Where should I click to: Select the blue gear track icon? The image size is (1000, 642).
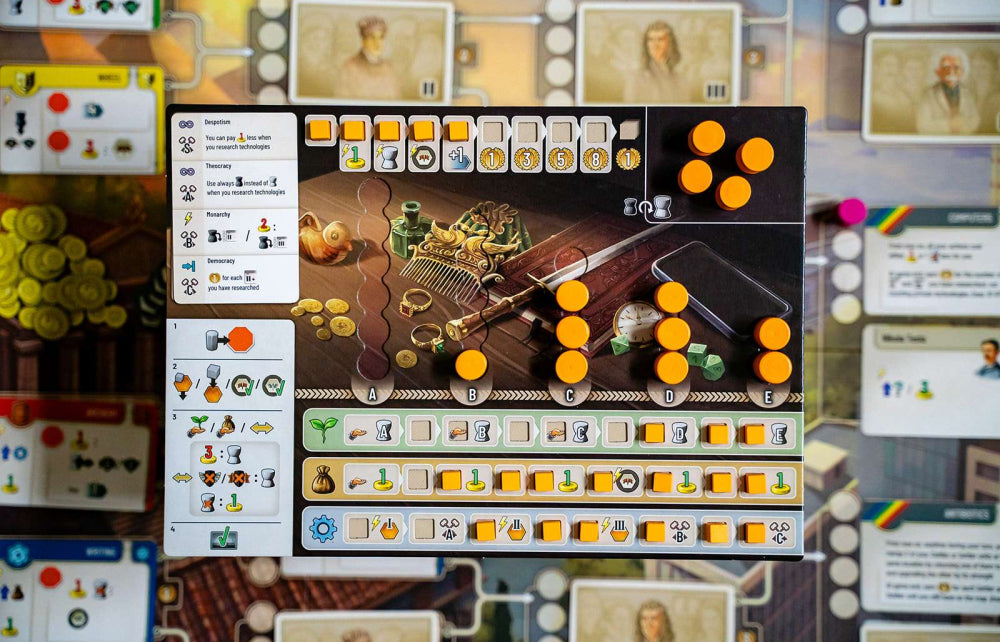tap(323, 528)
